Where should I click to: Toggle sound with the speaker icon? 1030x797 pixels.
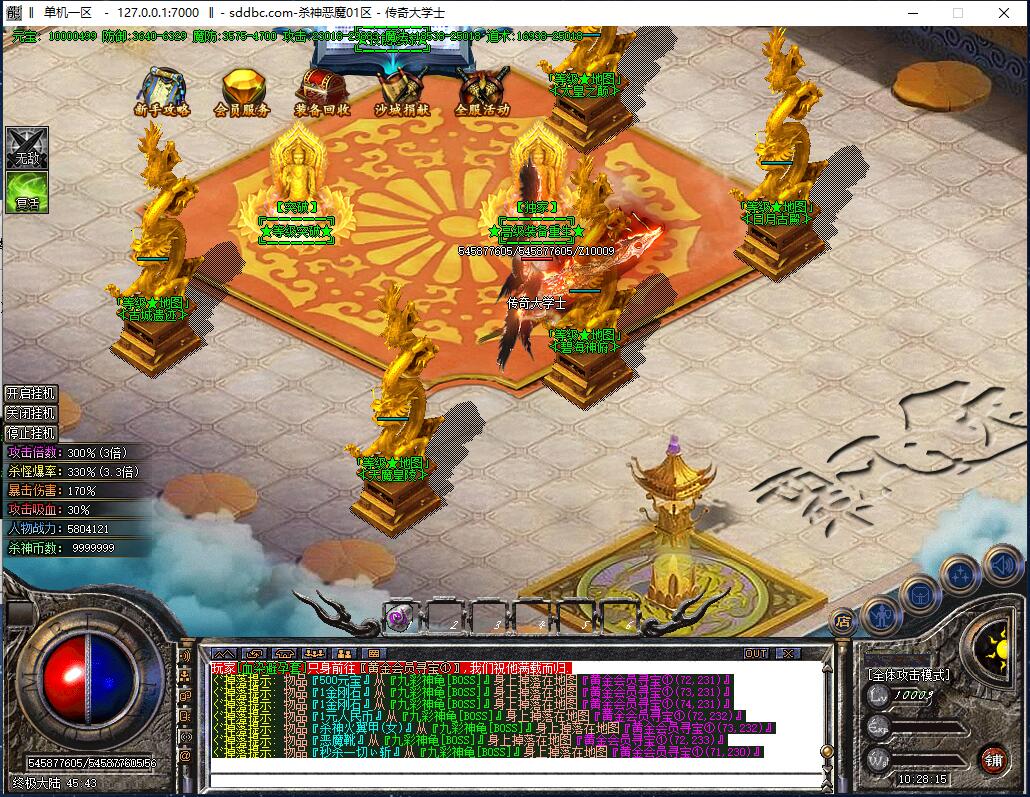pos(1002,566)
